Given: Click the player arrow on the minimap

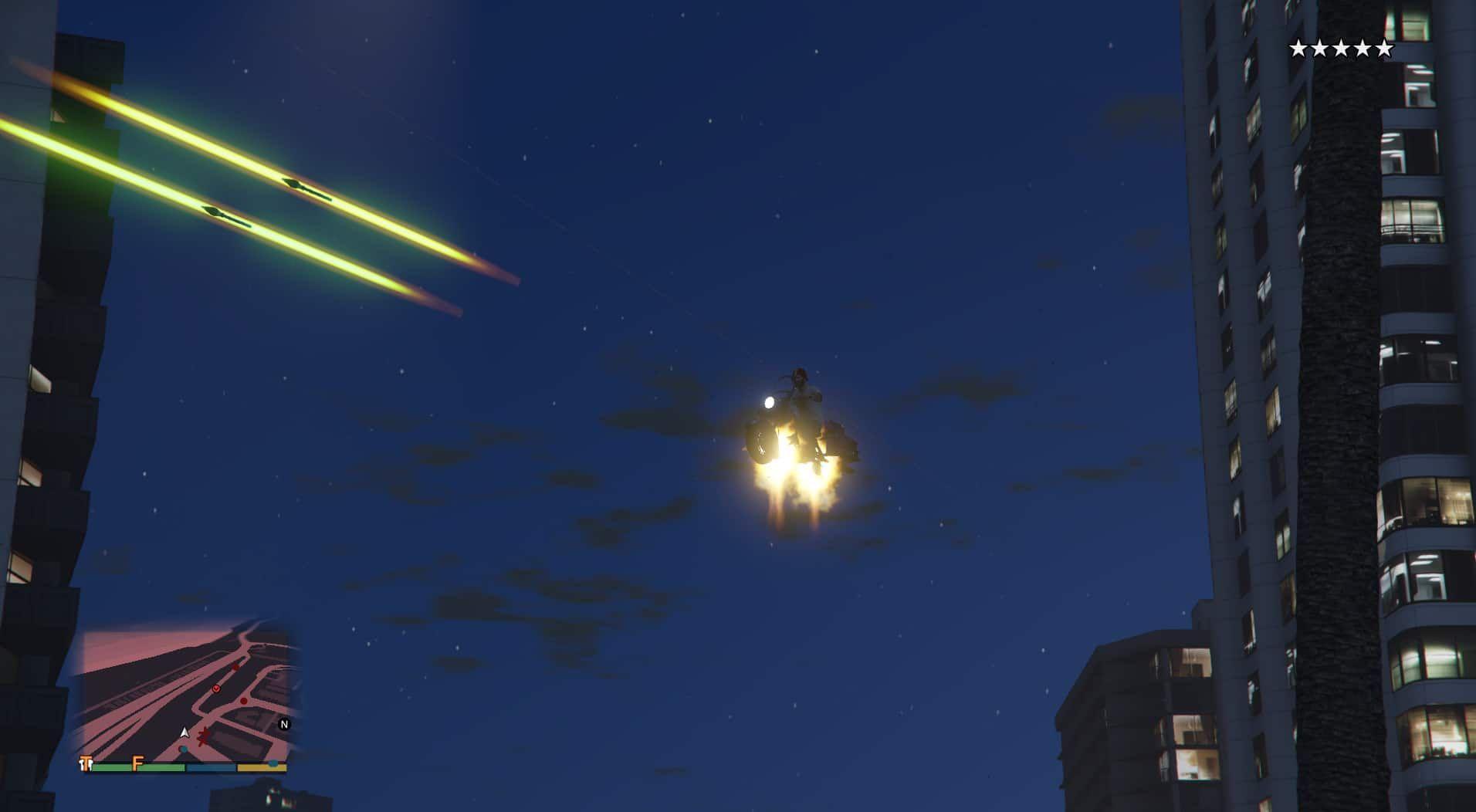Looking at the screenshot, I should pyautogui.click(x=184, y=732).
